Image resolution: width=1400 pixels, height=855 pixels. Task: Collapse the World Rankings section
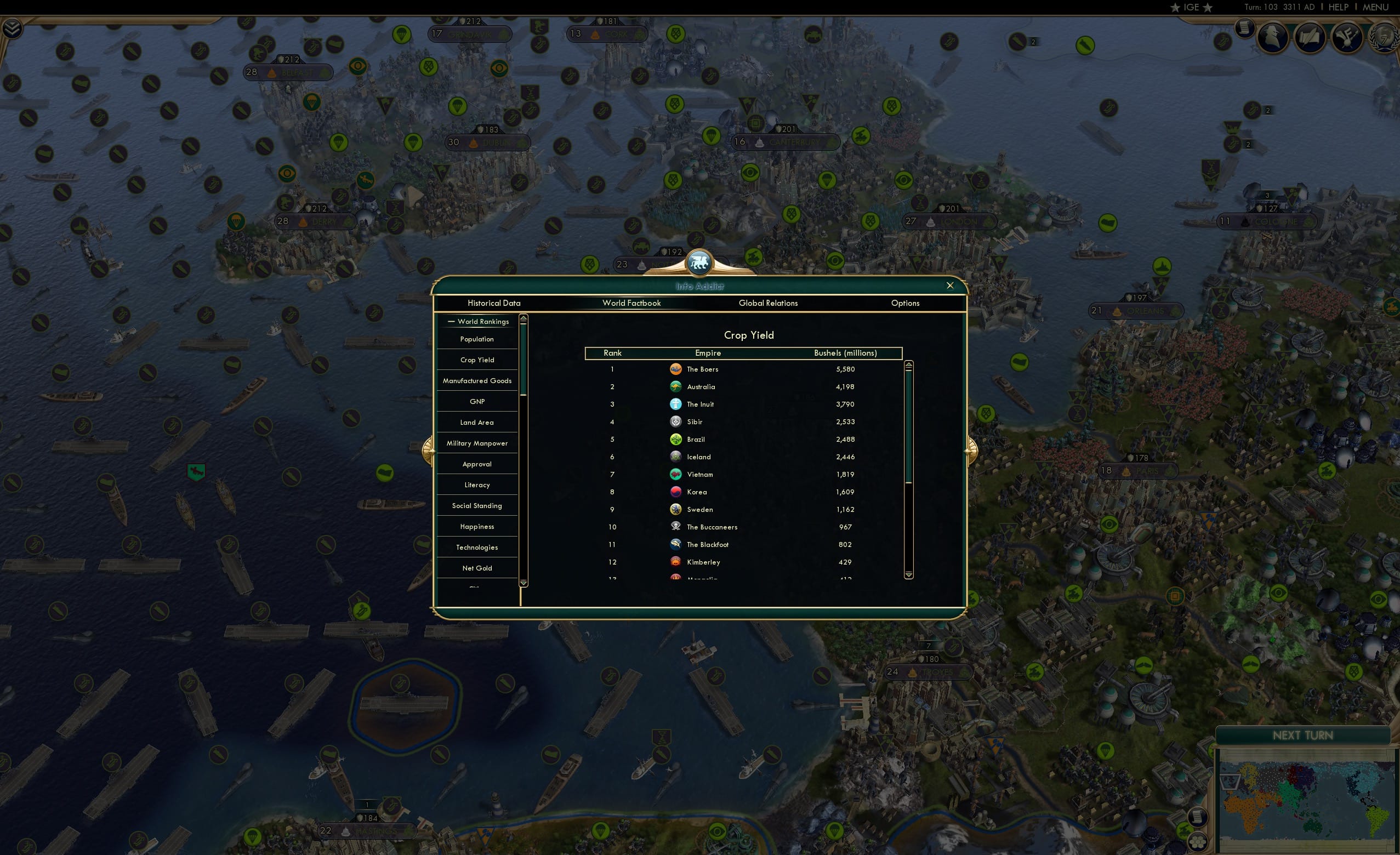[x=452, y=321]
